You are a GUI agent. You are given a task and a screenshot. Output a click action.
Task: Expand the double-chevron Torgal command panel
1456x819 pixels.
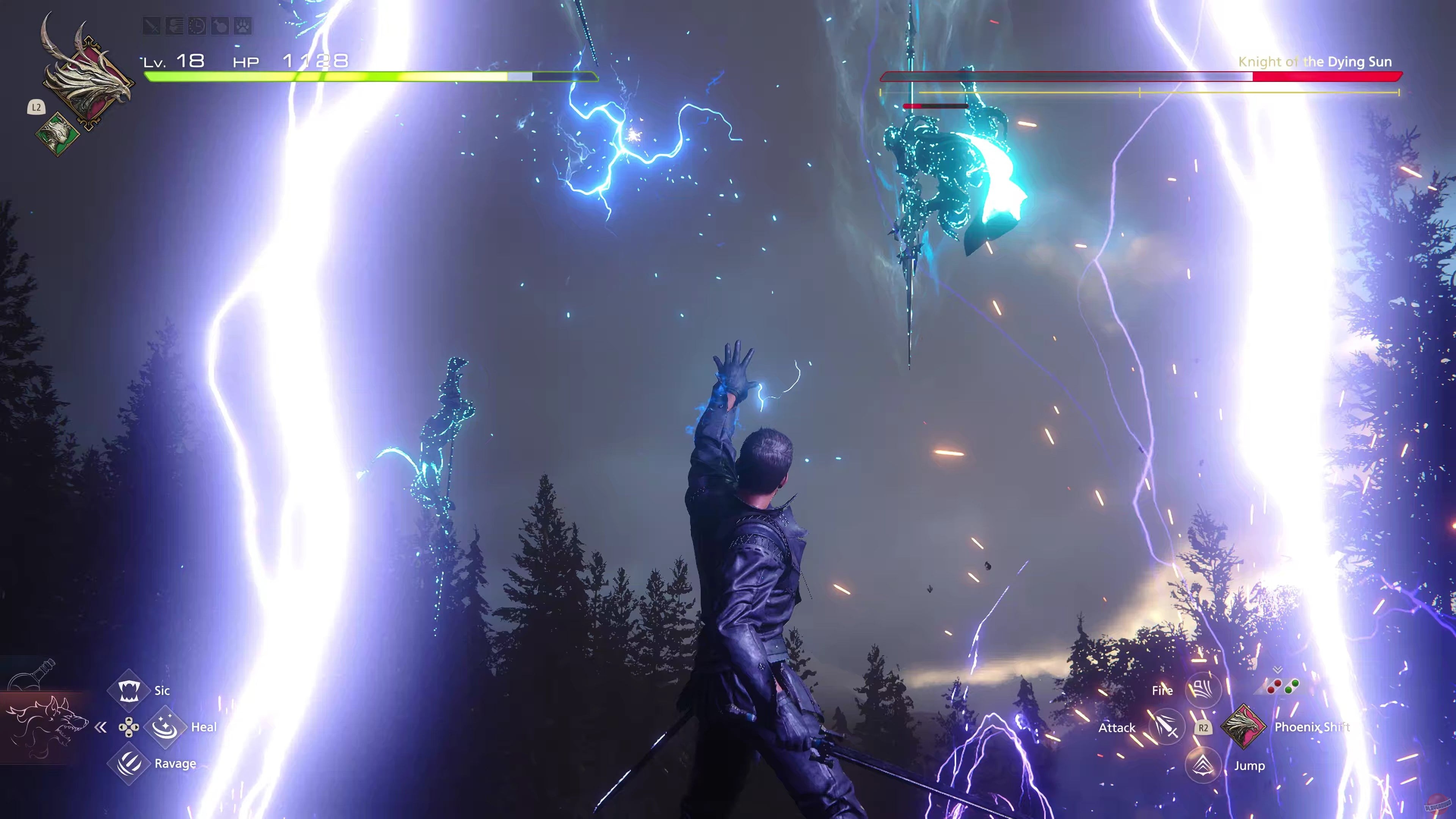tap(100, 728)
